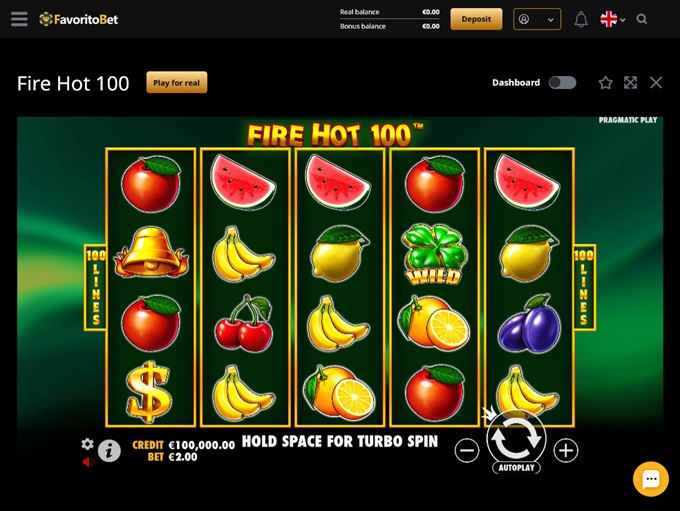This screenshot has width=680, height=511.
Task: Click the Play for real button
Action: [177, 83]
